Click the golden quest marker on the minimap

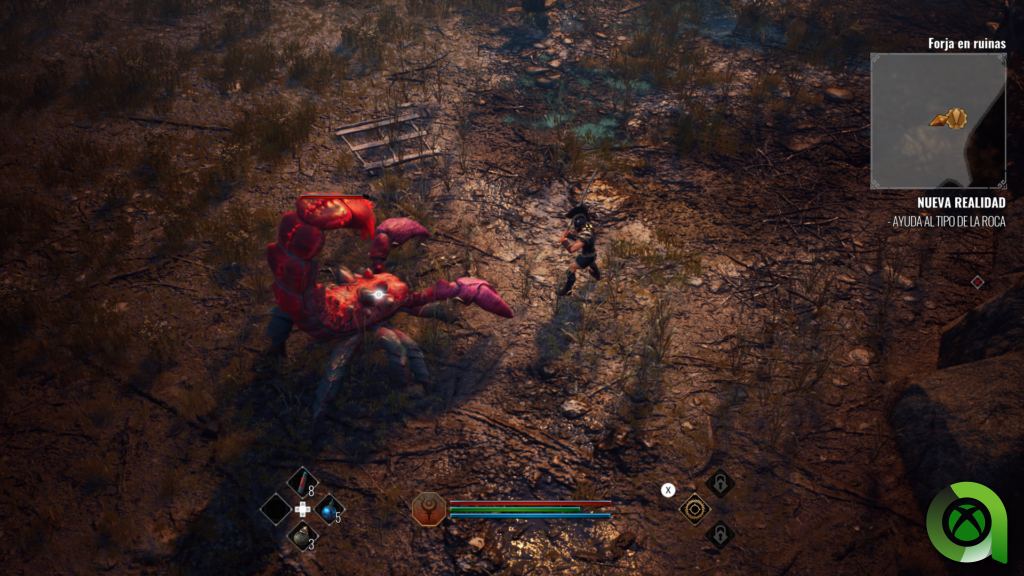[x=951, y=119]
